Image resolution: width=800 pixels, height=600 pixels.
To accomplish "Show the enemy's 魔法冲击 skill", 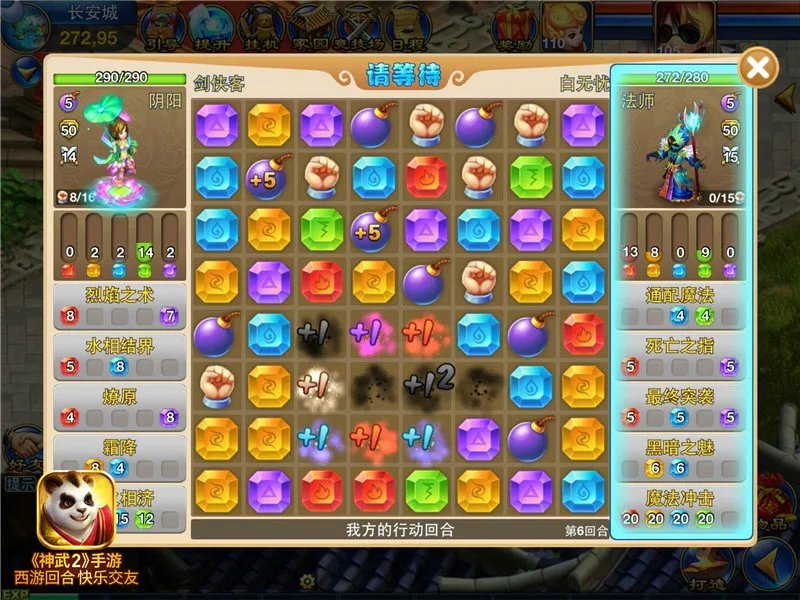I will 680,506.
